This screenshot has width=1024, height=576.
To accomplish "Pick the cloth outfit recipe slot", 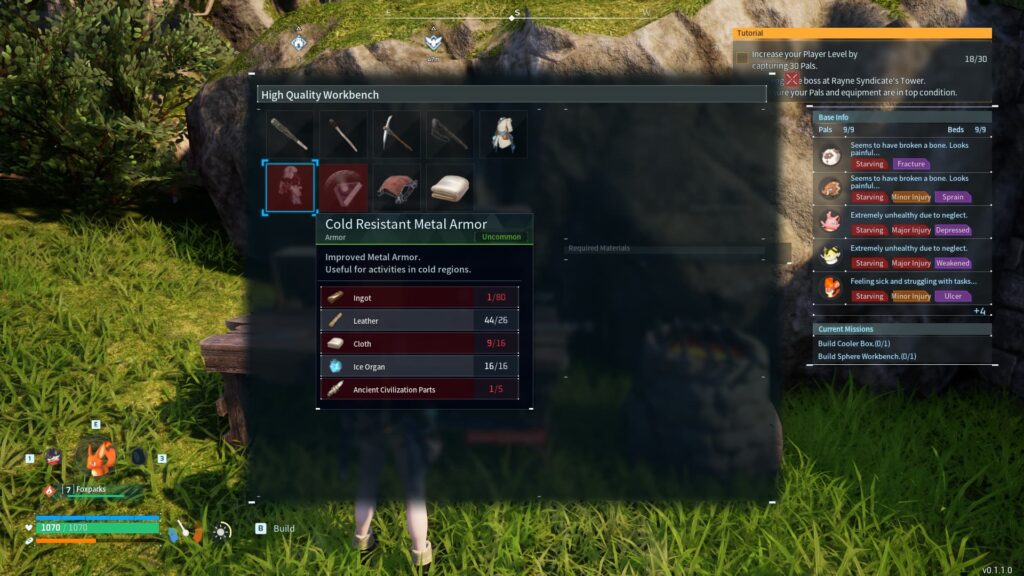I will coord(503,134).
